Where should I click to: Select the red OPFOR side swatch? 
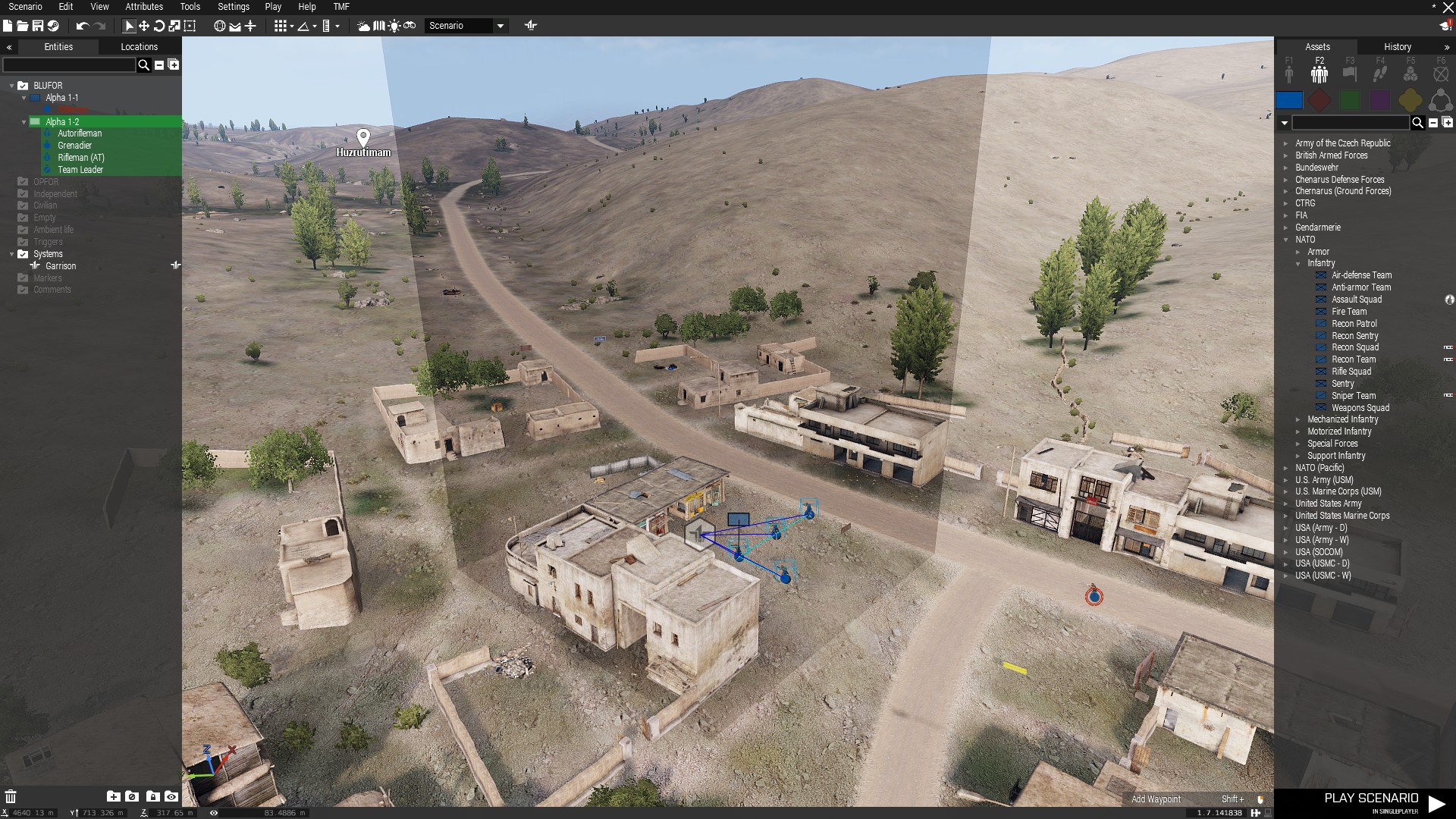(1319, 100)
